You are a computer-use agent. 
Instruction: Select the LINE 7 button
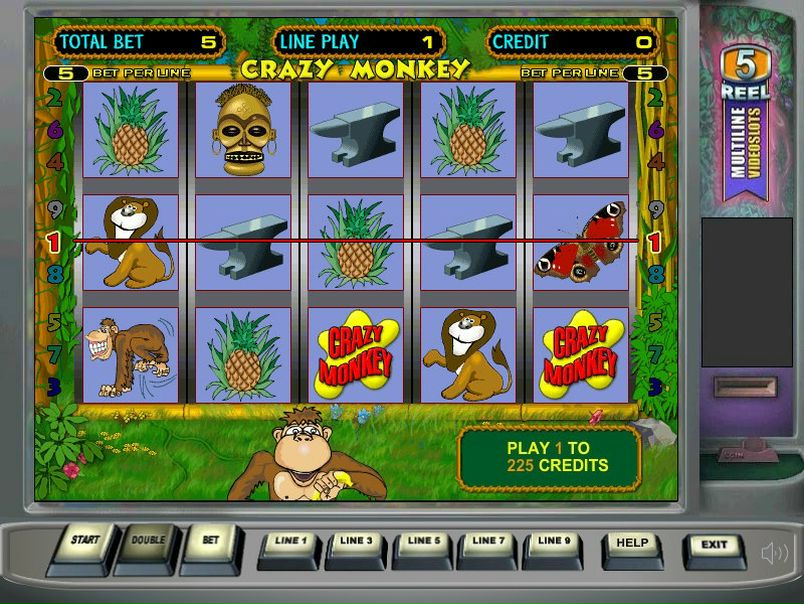(488, 546)
